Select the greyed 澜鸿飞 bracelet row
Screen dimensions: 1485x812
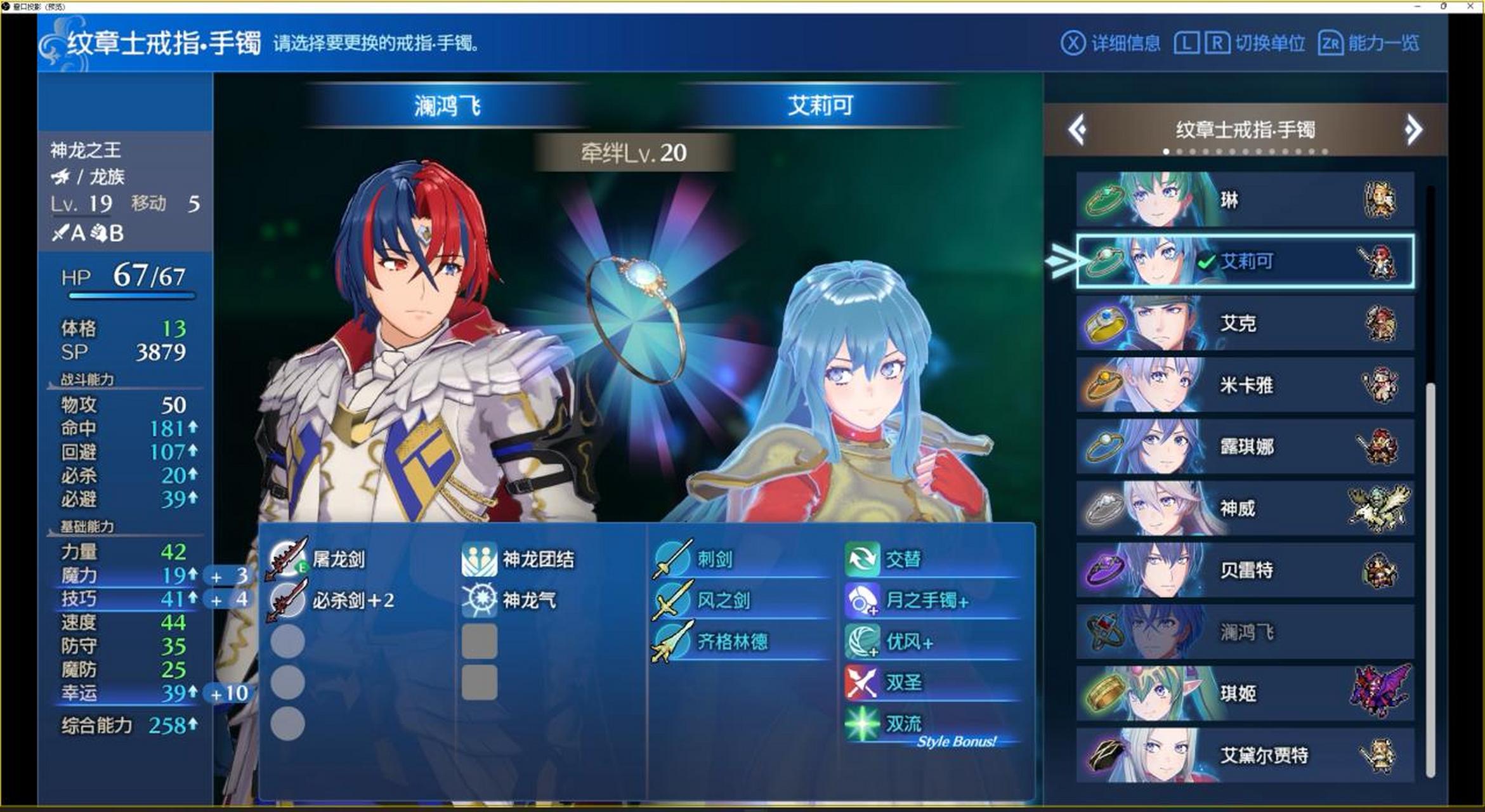tap(1245, 631)
